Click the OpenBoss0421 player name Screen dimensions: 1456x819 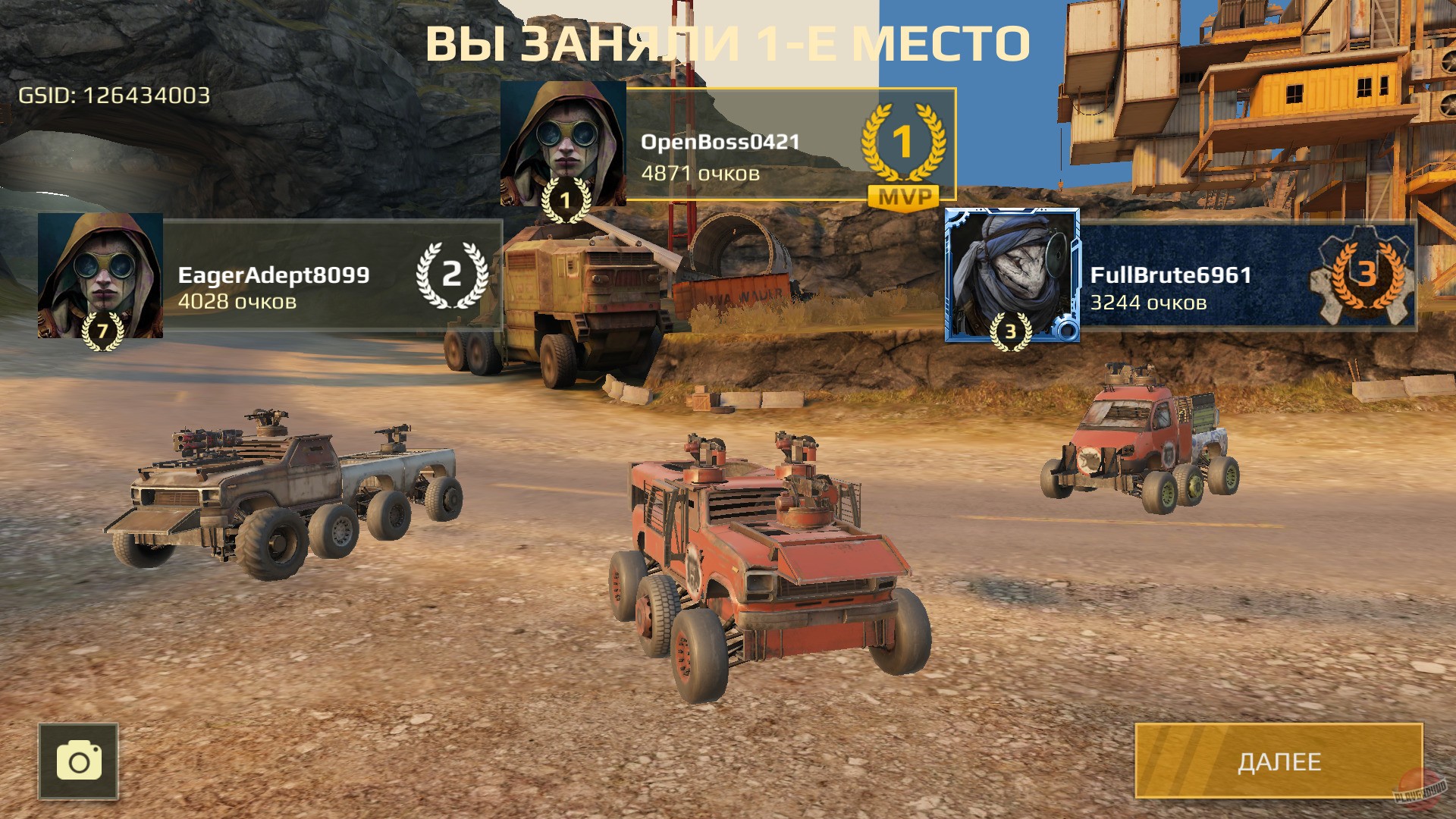719,141
